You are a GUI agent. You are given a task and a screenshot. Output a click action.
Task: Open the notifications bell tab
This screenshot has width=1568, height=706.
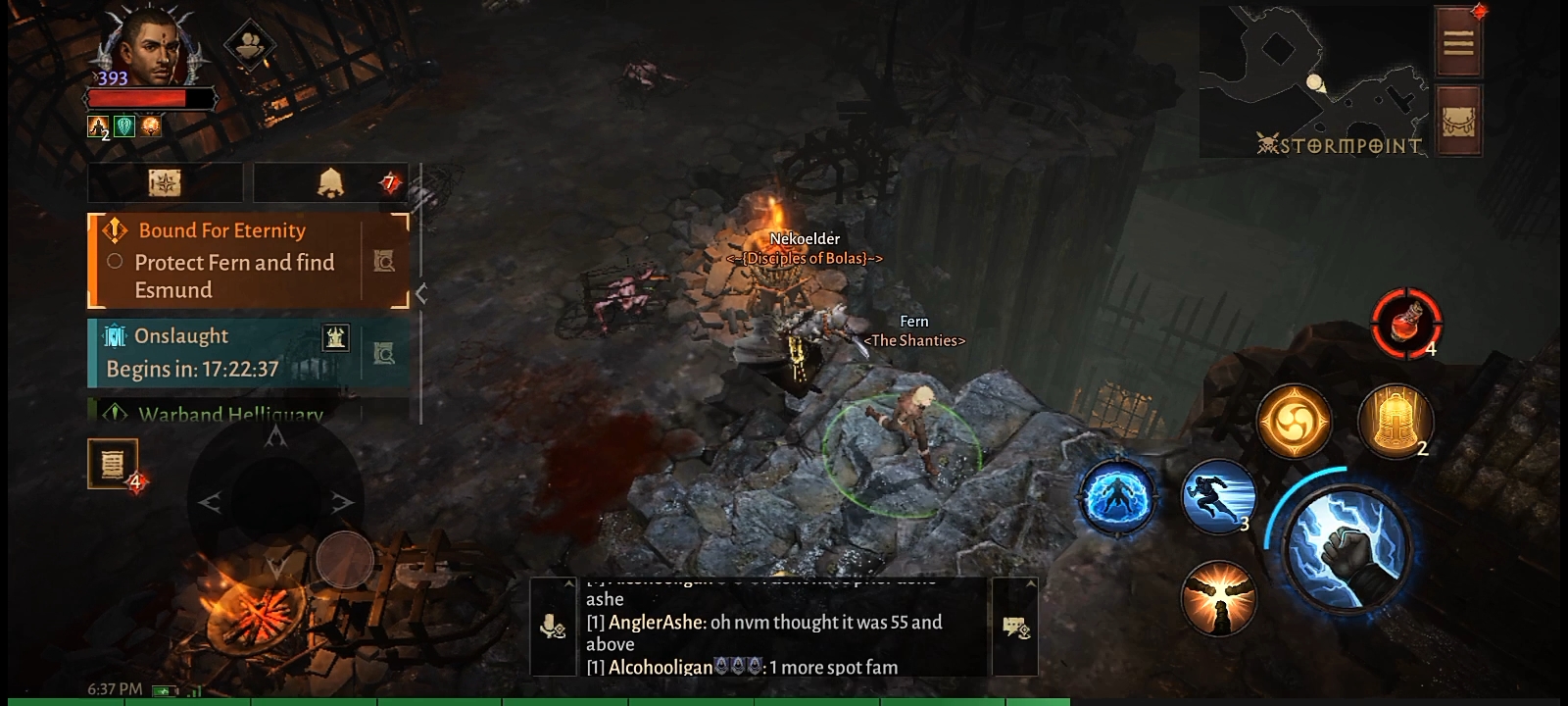tap(330, 182)
